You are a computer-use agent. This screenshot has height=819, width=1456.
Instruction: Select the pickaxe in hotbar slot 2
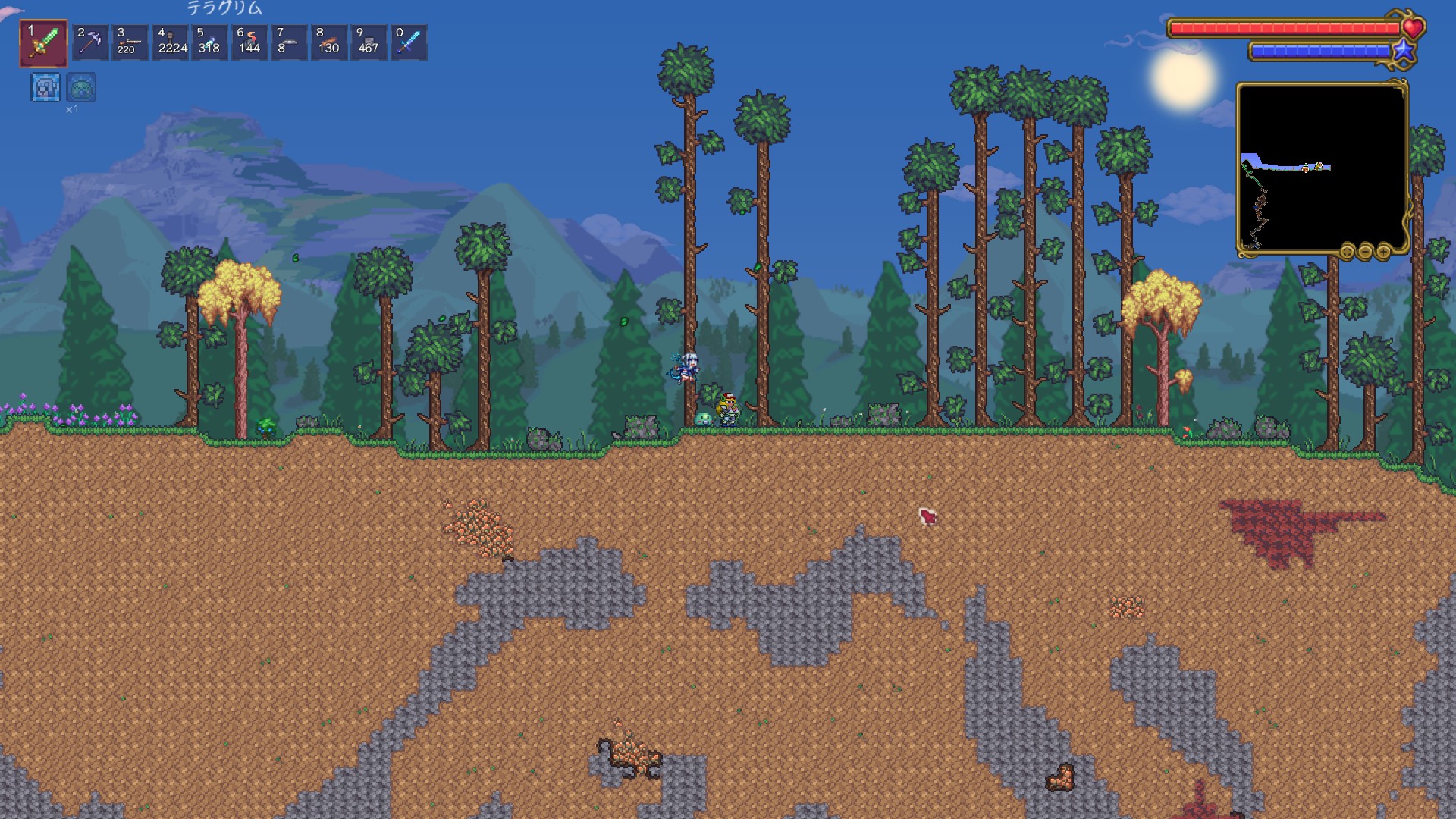pos(91,42)
